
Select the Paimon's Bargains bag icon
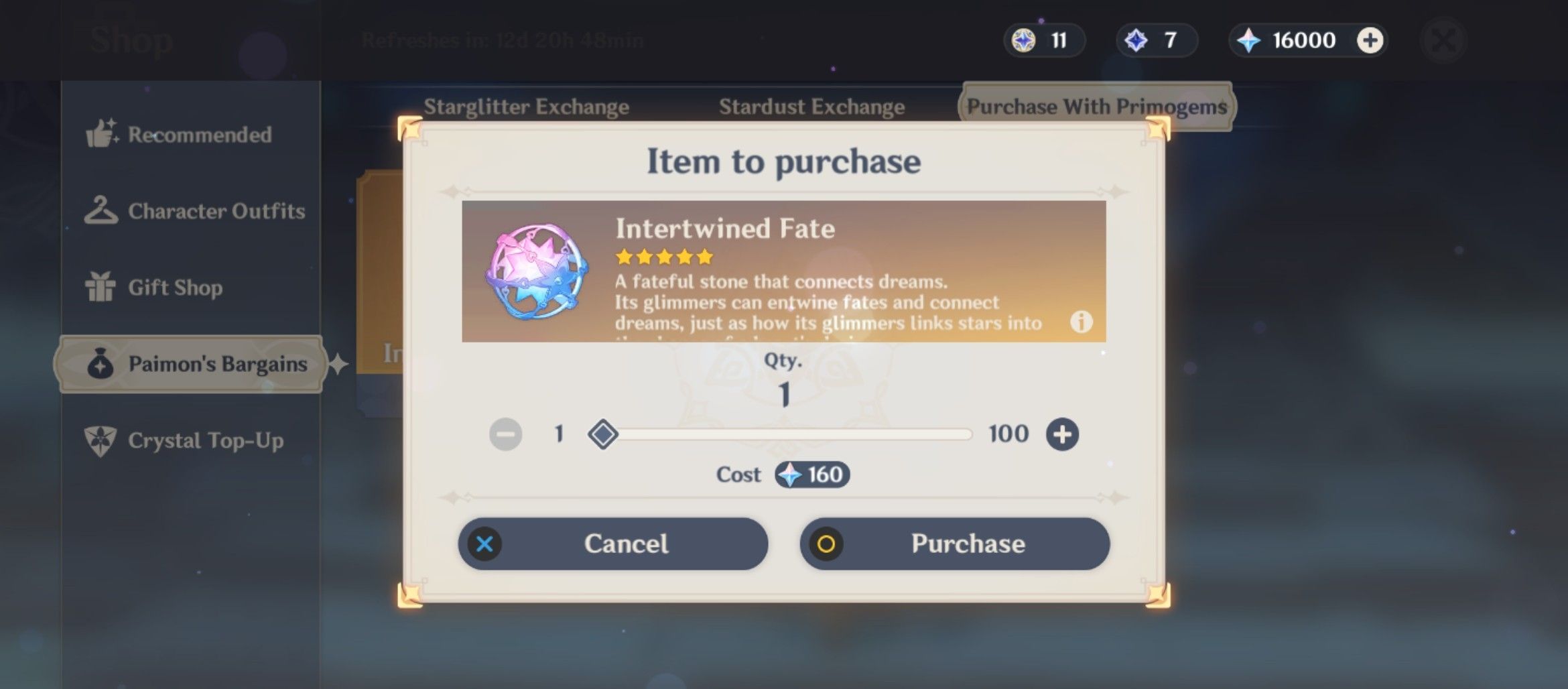point(101,364)
